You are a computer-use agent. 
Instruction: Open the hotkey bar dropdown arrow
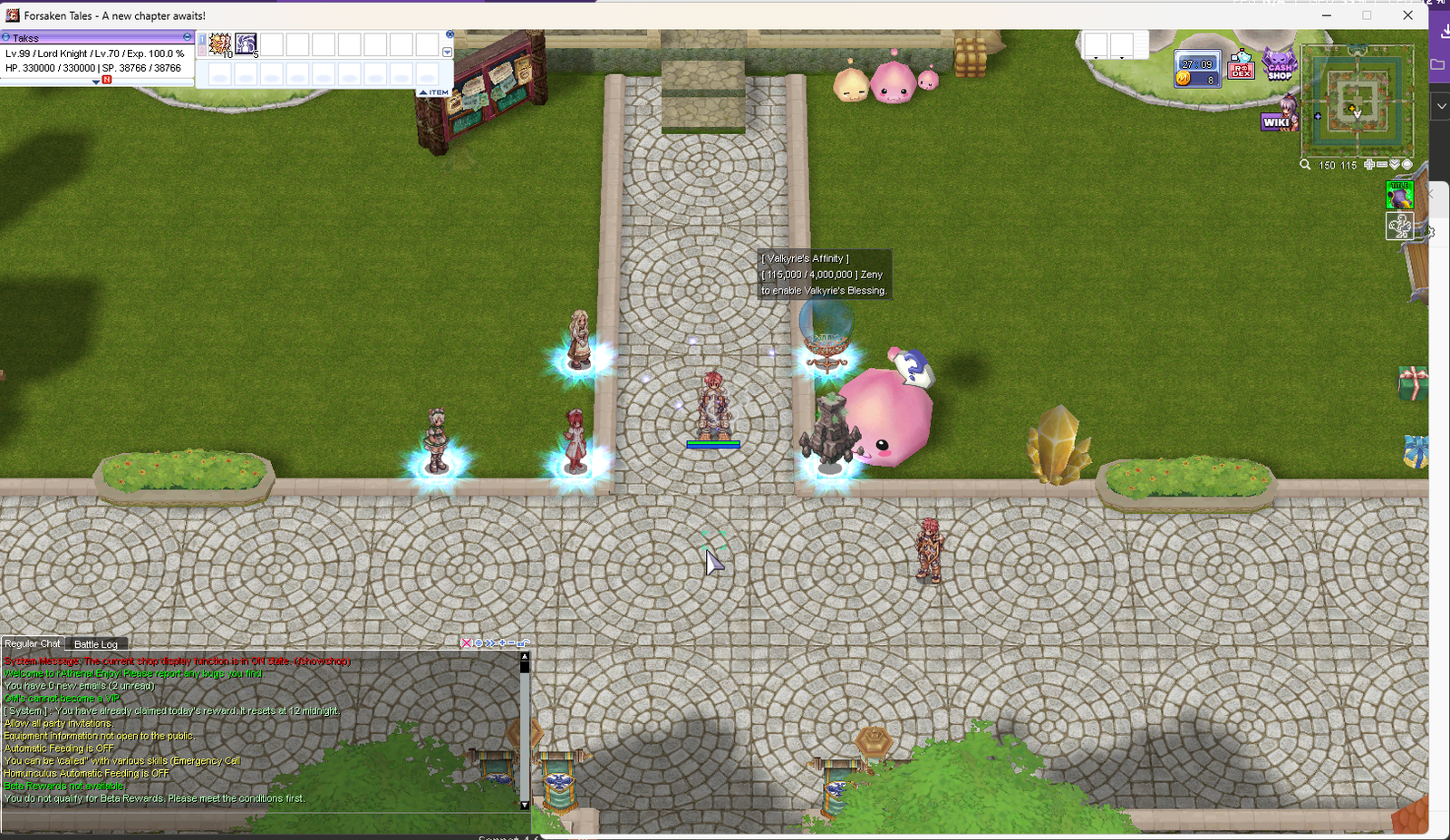click(447, 52)
